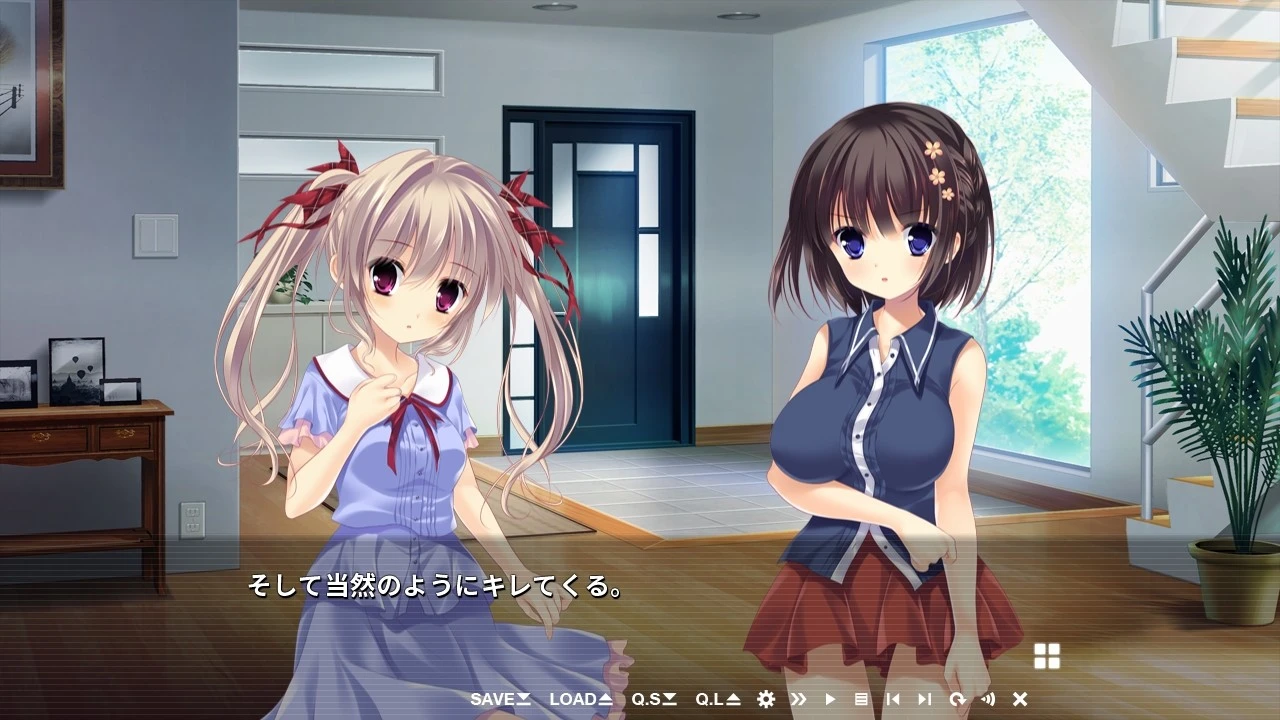Image resolution: width=1280 pixels, height=720 pixels.
Task: Open the message backlog icon
Action: [862, 700]
